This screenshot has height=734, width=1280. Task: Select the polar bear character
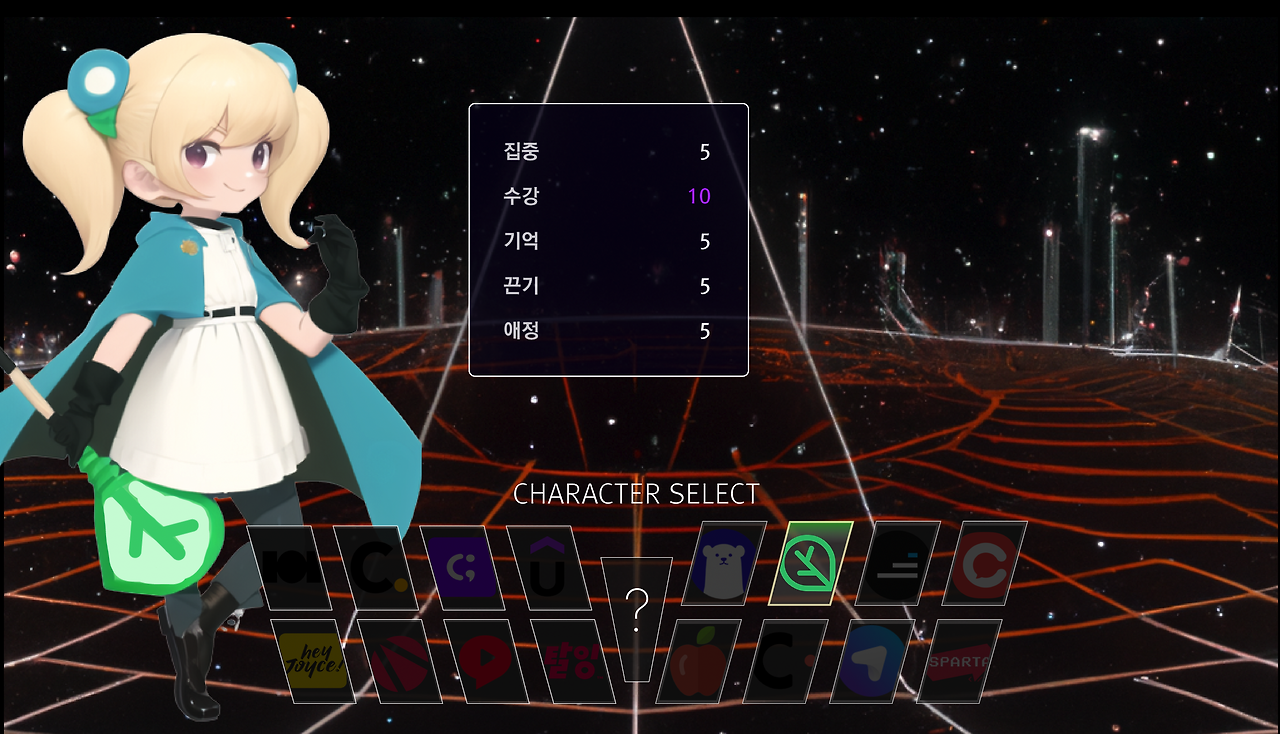point(722,565)
